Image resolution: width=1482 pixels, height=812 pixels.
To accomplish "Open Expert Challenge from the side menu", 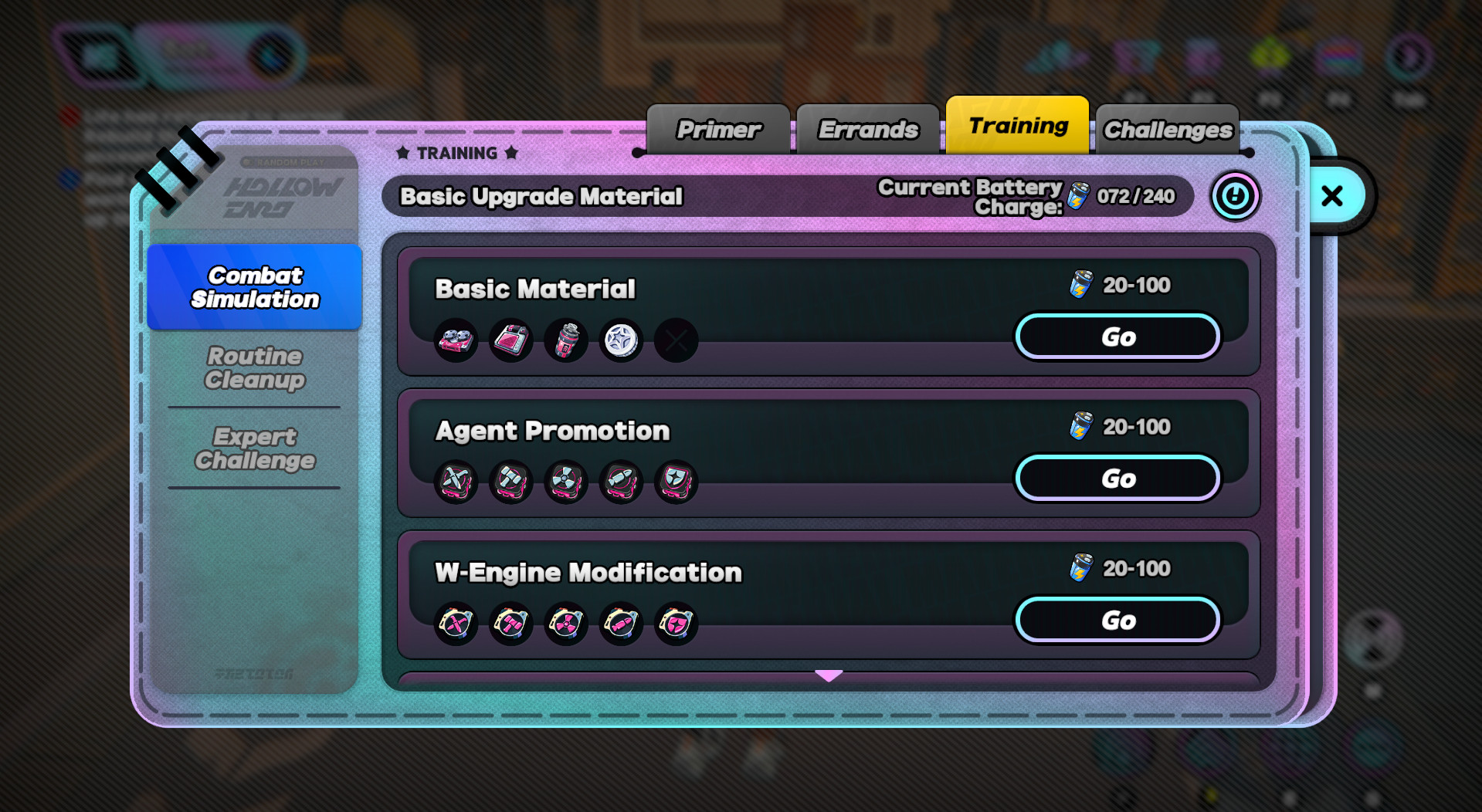I will (x=254, y=448).
